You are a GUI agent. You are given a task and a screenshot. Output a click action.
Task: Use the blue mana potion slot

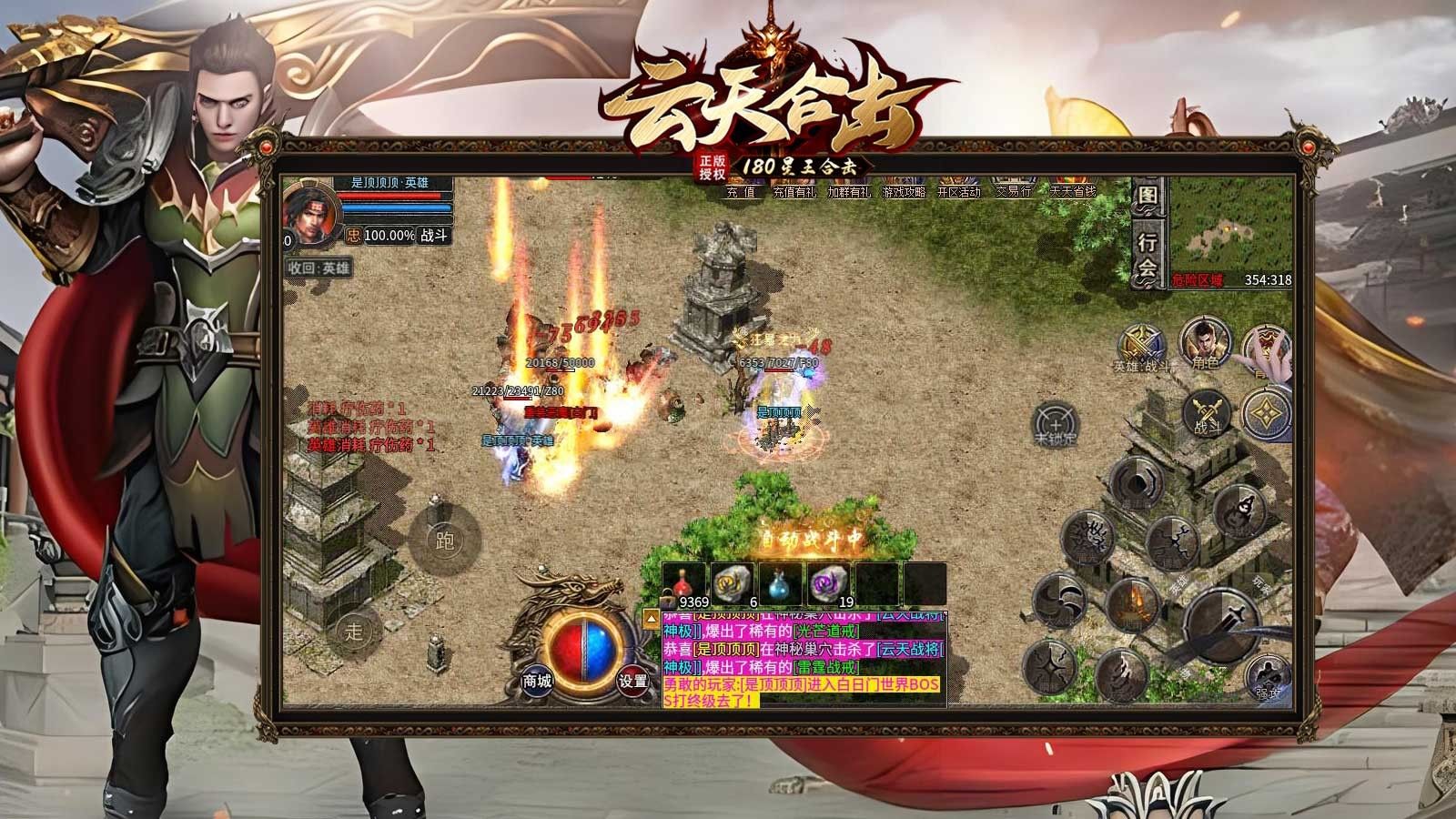click(778, 584)
